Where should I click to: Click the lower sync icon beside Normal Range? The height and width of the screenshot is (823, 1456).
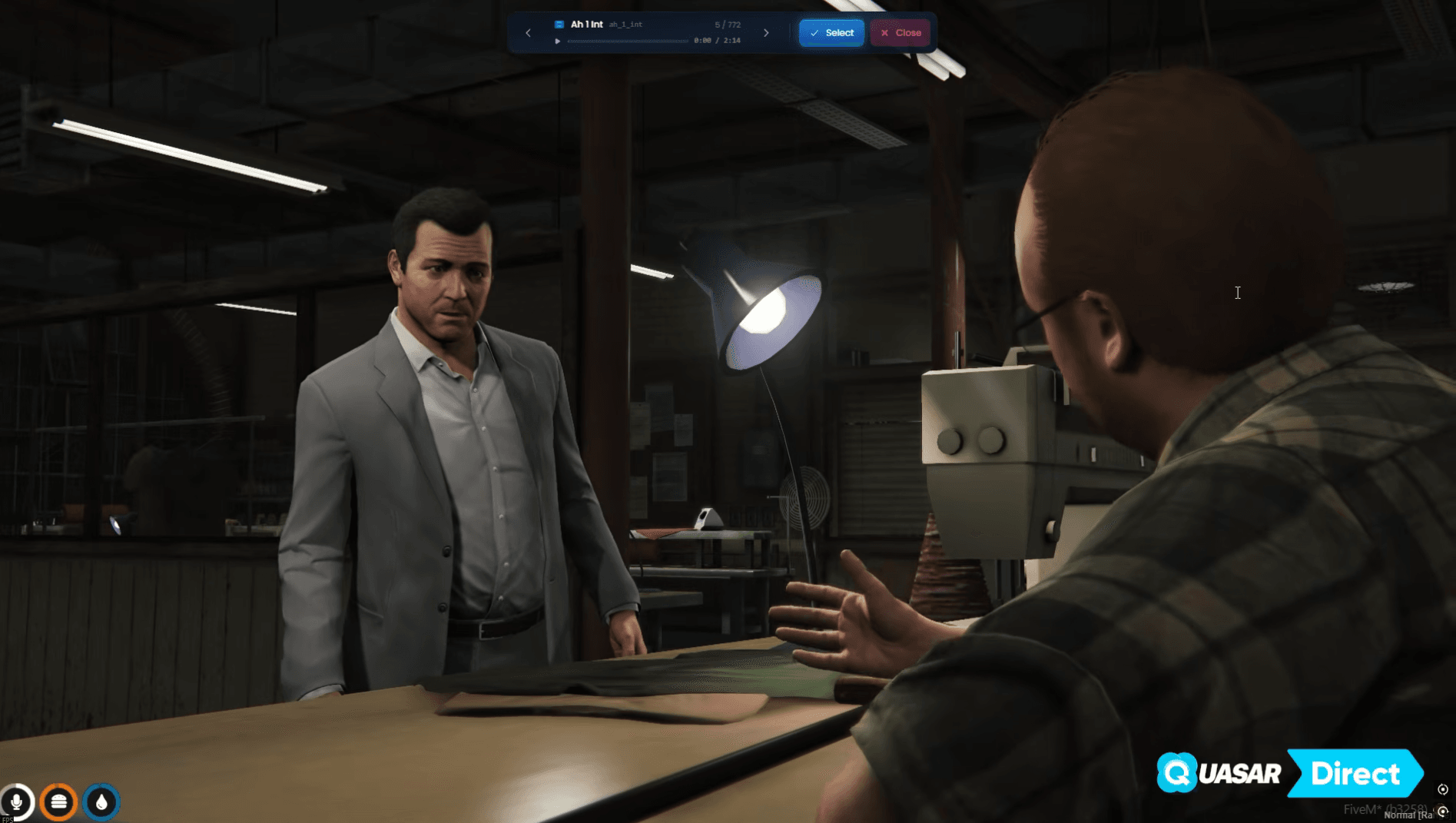tap(1443, 811)
